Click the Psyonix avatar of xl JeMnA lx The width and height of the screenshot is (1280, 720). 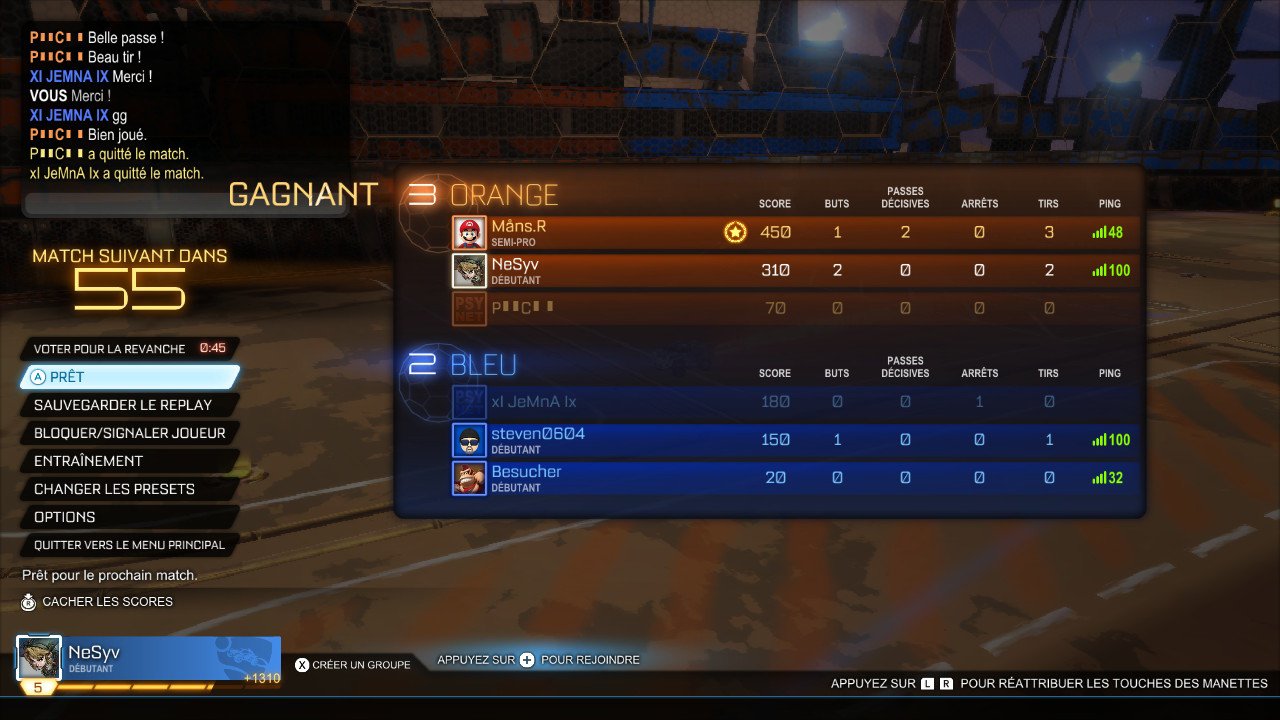coord(469,401)
